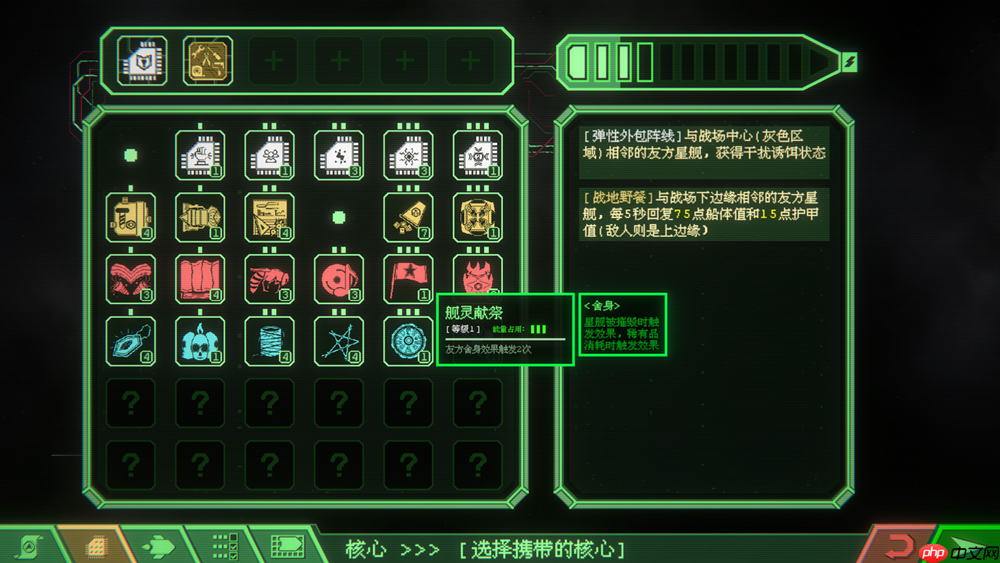Screen dimensions: 1000x563
Task: Select the white lightning bolt chip core
Action: 339,155
